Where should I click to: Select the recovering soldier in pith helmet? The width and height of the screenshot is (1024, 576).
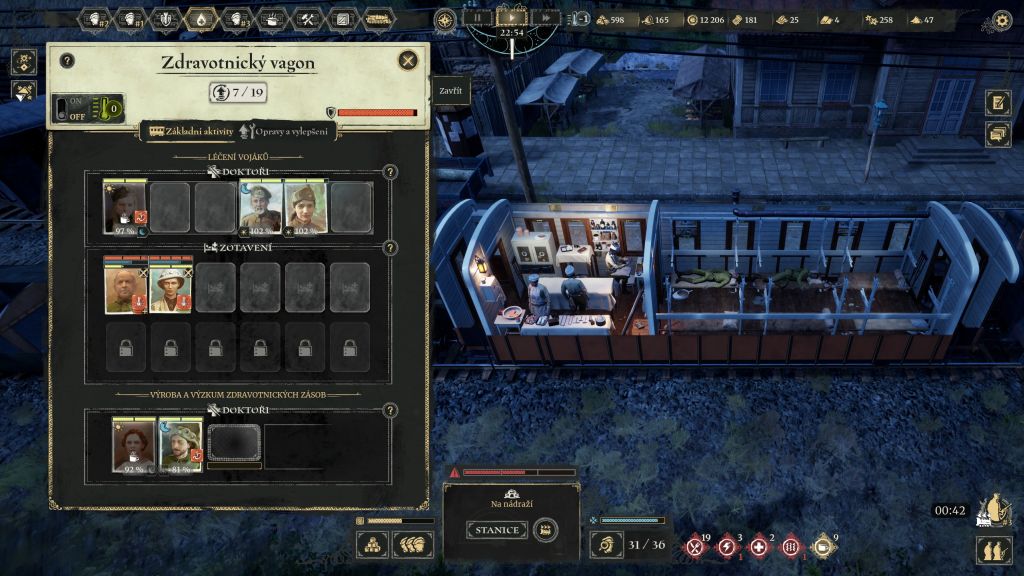tap(170, 289)
